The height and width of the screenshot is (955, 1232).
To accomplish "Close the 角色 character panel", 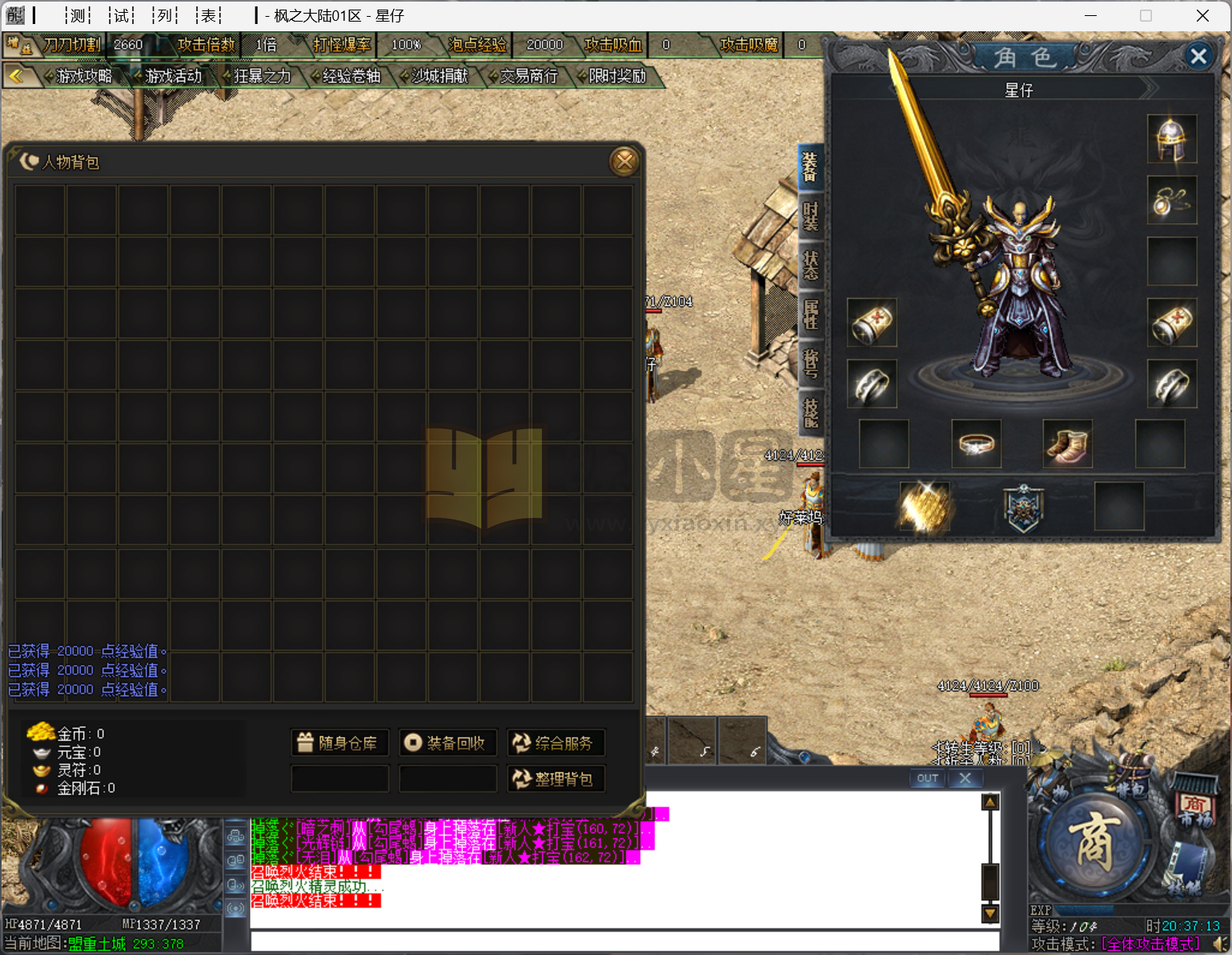I will [1198, 56].
